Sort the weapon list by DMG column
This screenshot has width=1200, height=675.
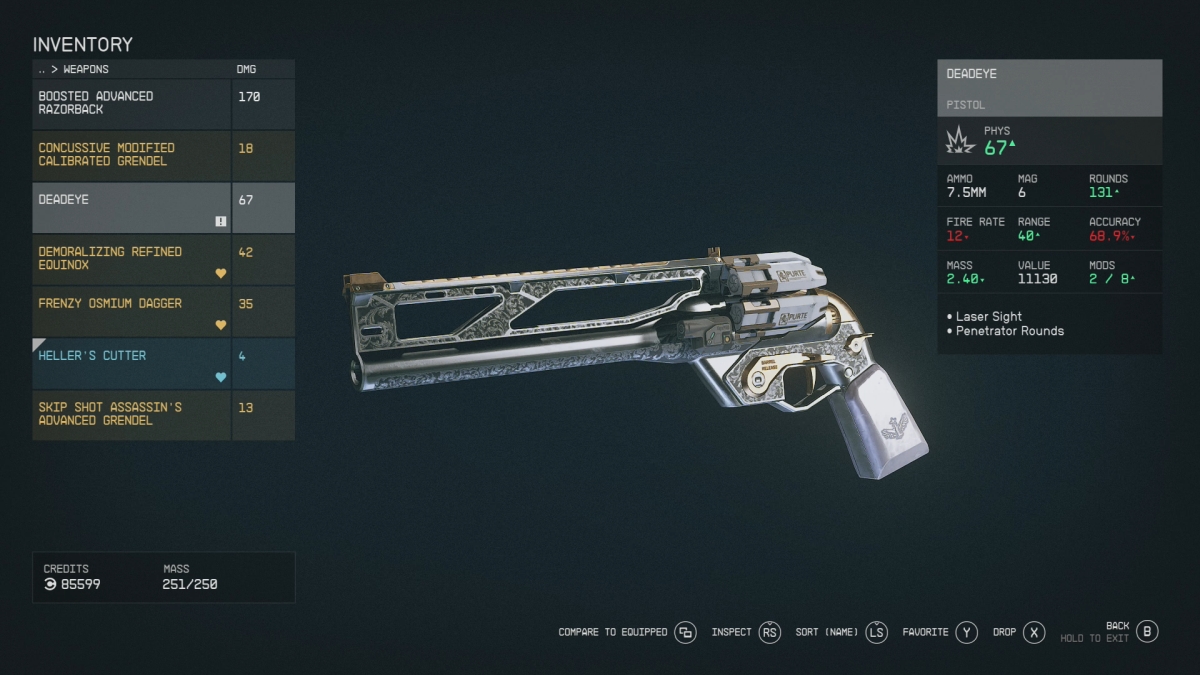tap(246, 69)
